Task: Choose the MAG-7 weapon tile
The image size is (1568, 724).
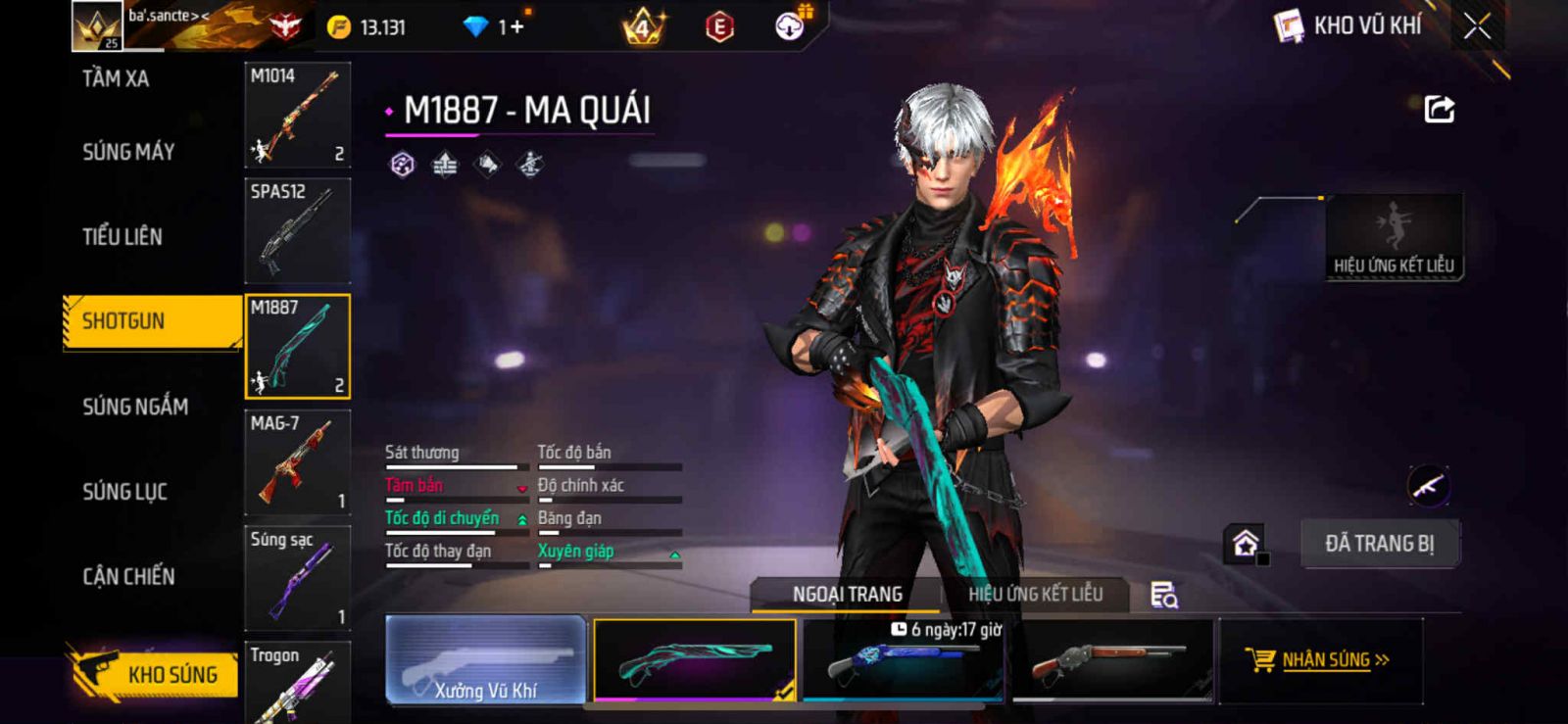Action: tap(297, 462)
